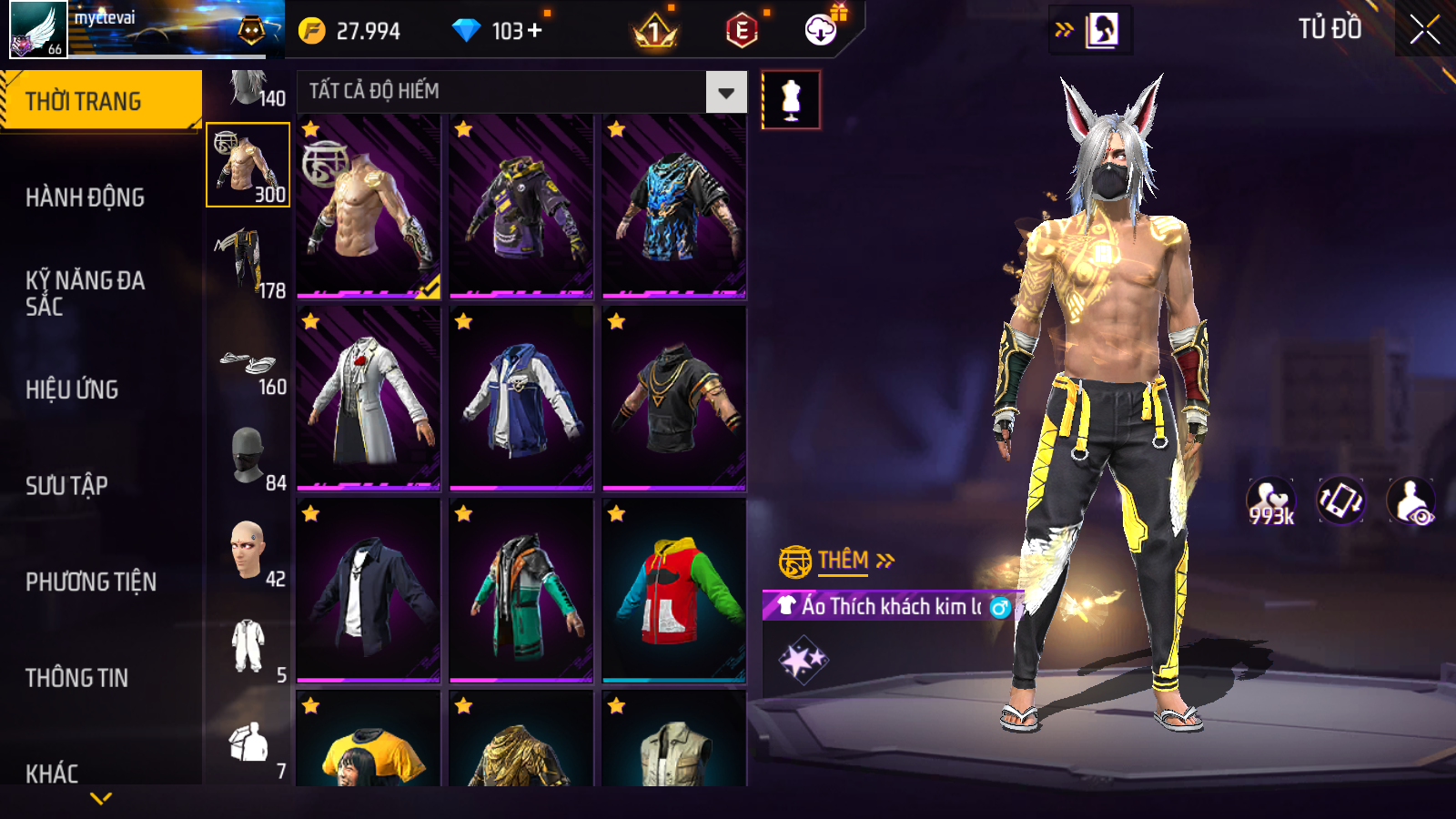Select the pants category with 178 items
The width and height of the screenshot is (1456, 819).
pos(248,262)
